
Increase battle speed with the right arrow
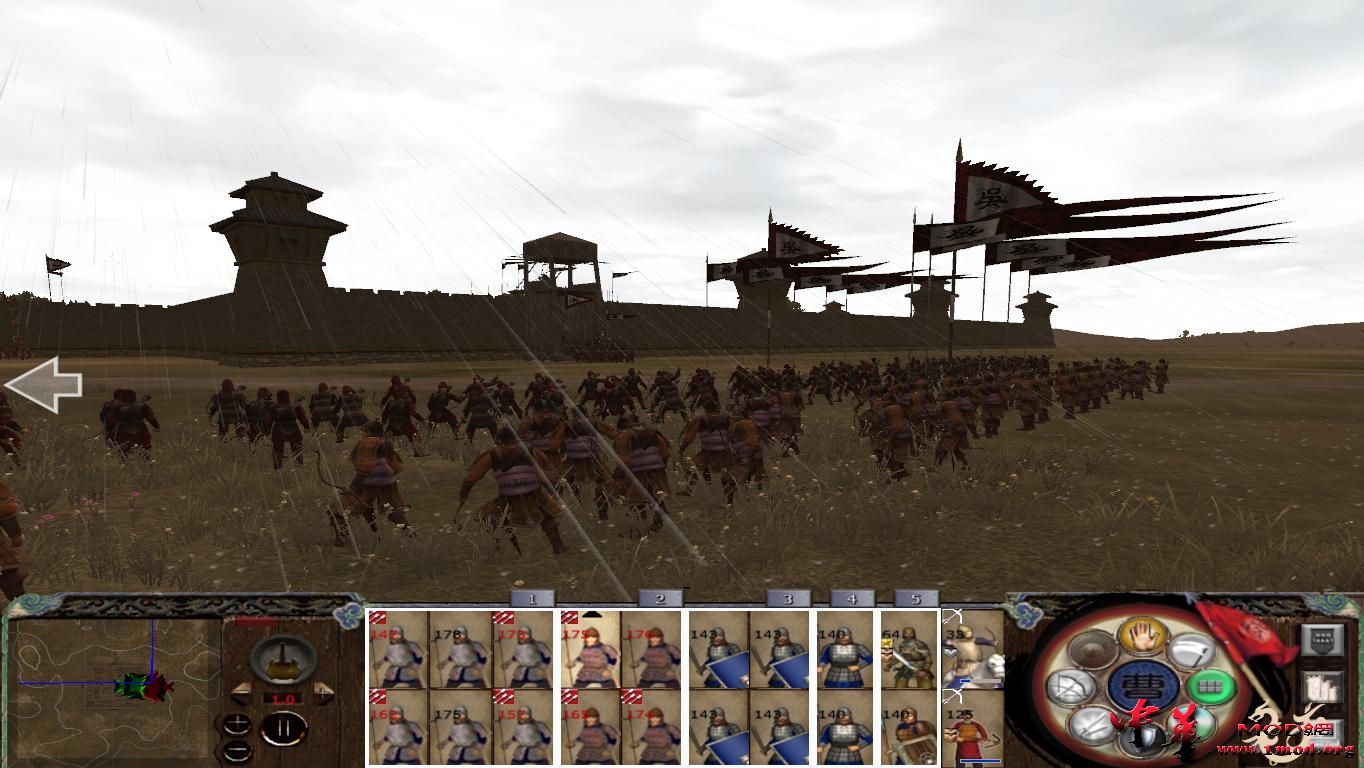coord(324,691)
